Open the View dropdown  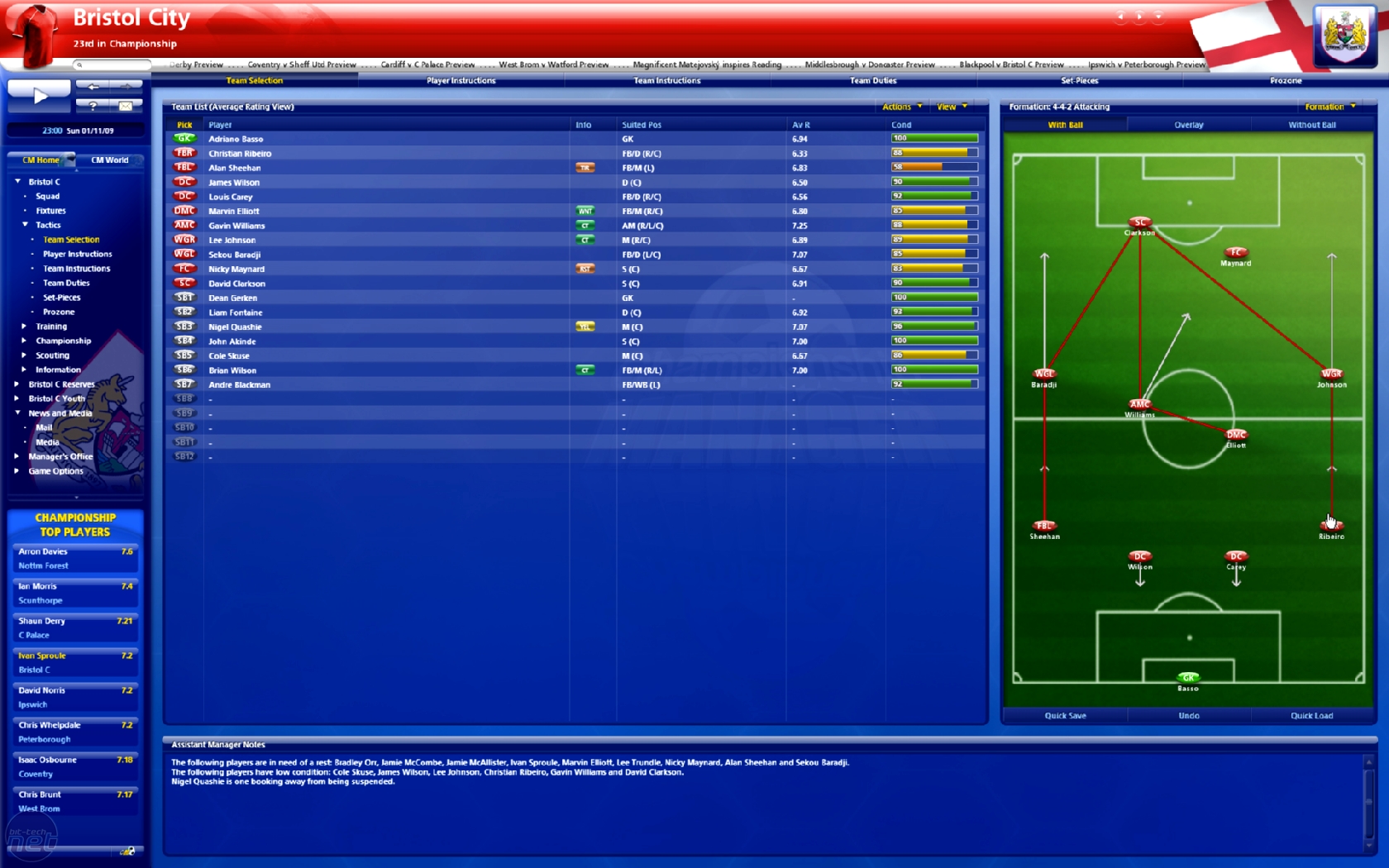click(x=950, y=107)
